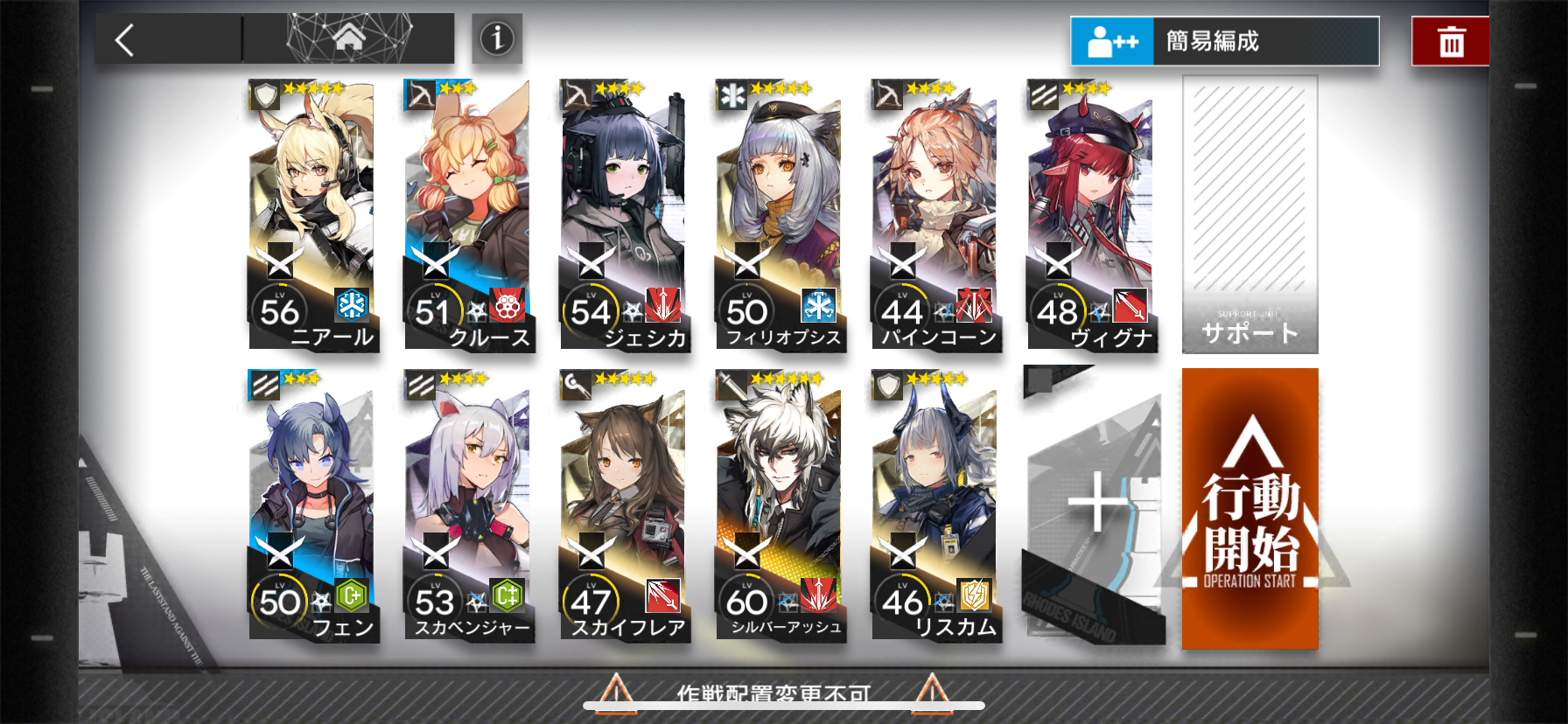
Task: Clear the squad with the trash button
Action: point(1451,41)
